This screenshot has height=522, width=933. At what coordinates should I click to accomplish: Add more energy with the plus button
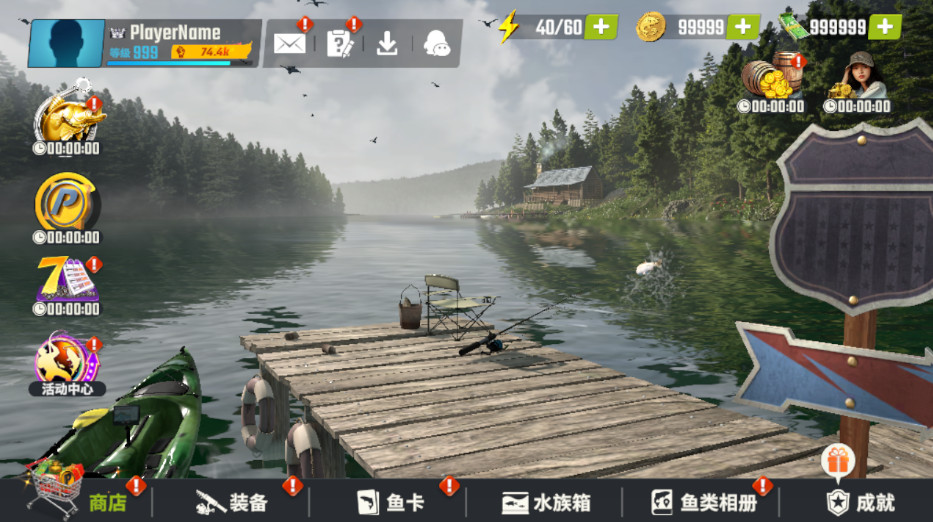tap(600, 27)
